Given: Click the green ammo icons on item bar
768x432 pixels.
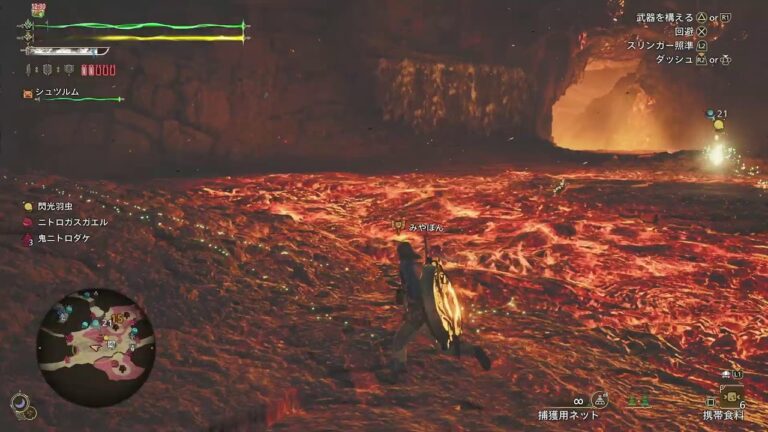Looking at the screenshot, I should tap(639, 401).
